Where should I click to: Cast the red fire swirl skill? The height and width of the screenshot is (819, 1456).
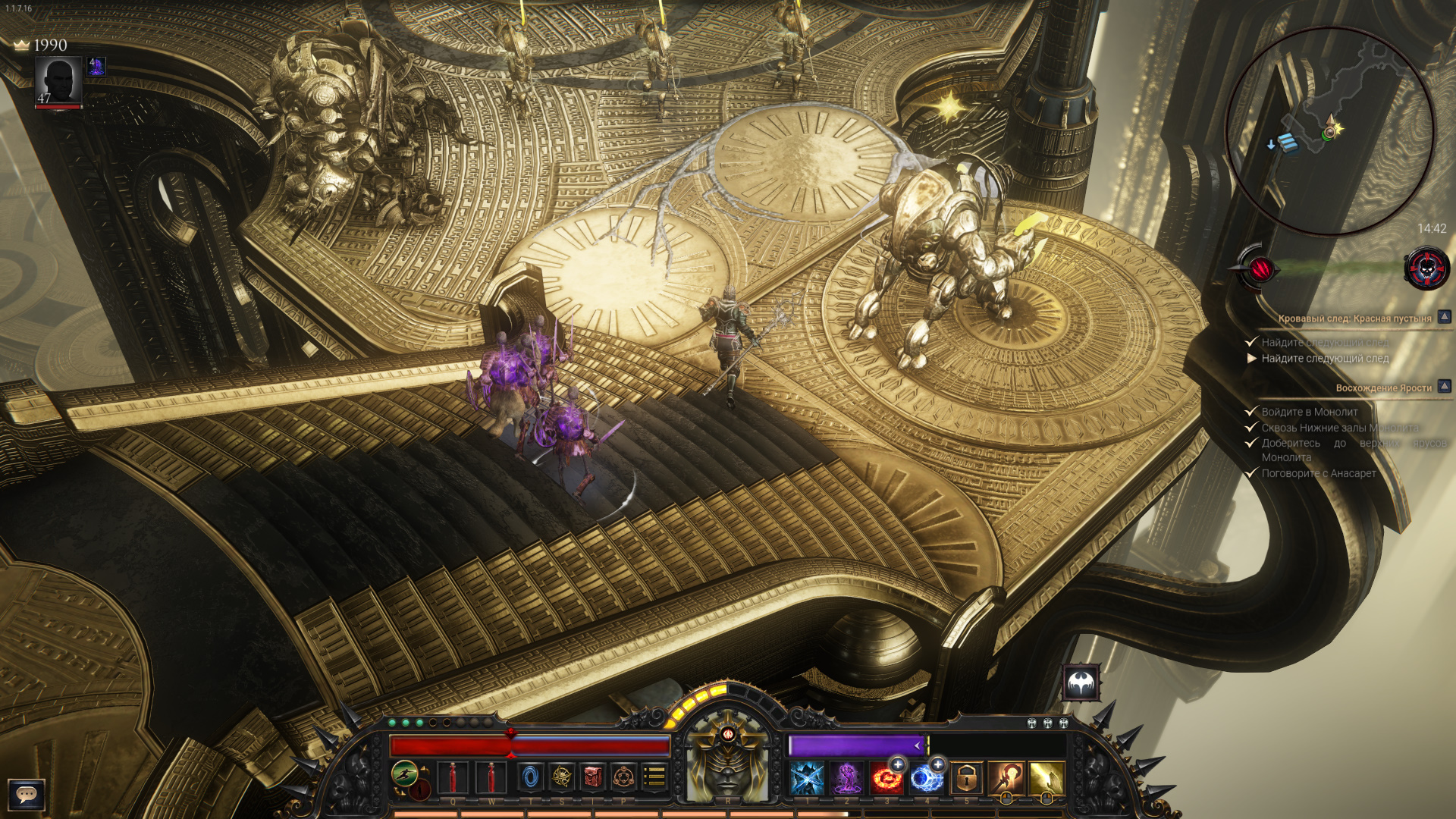(x=886, y=779)
